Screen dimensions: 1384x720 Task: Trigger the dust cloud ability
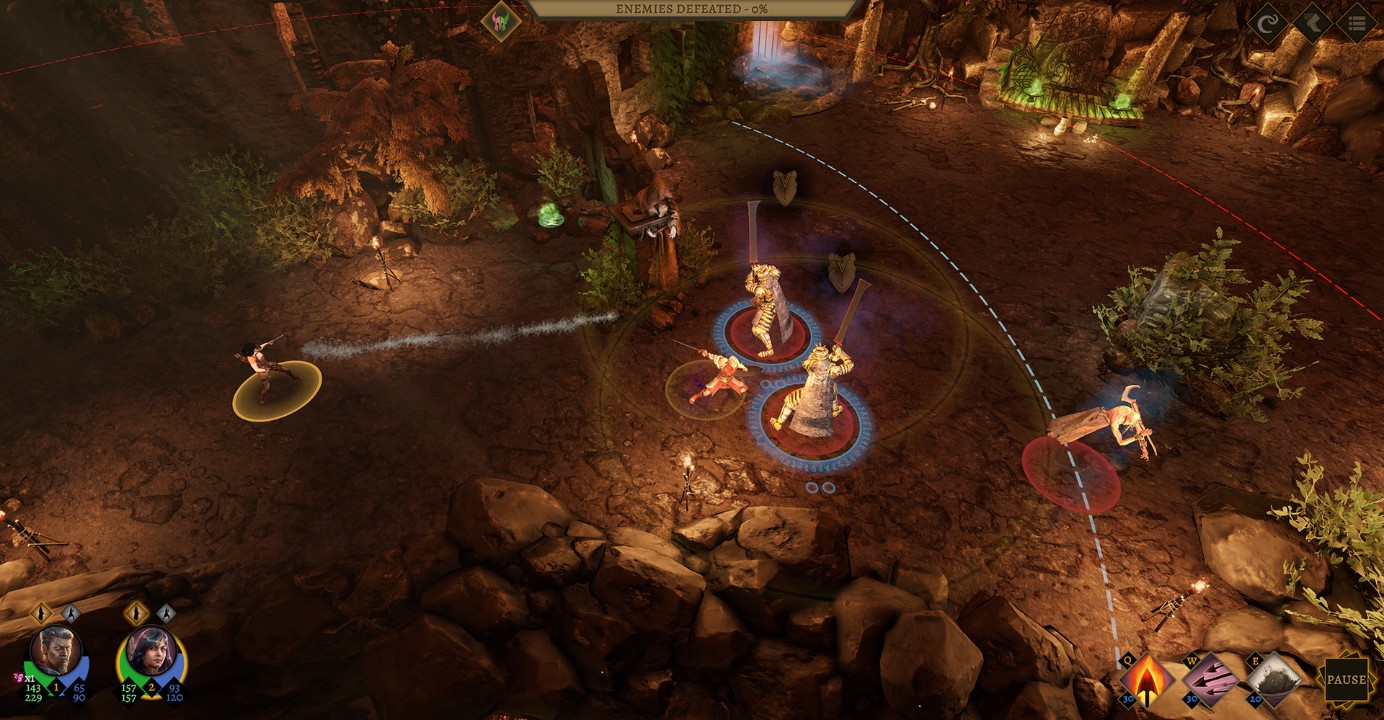coord(1274,681)
